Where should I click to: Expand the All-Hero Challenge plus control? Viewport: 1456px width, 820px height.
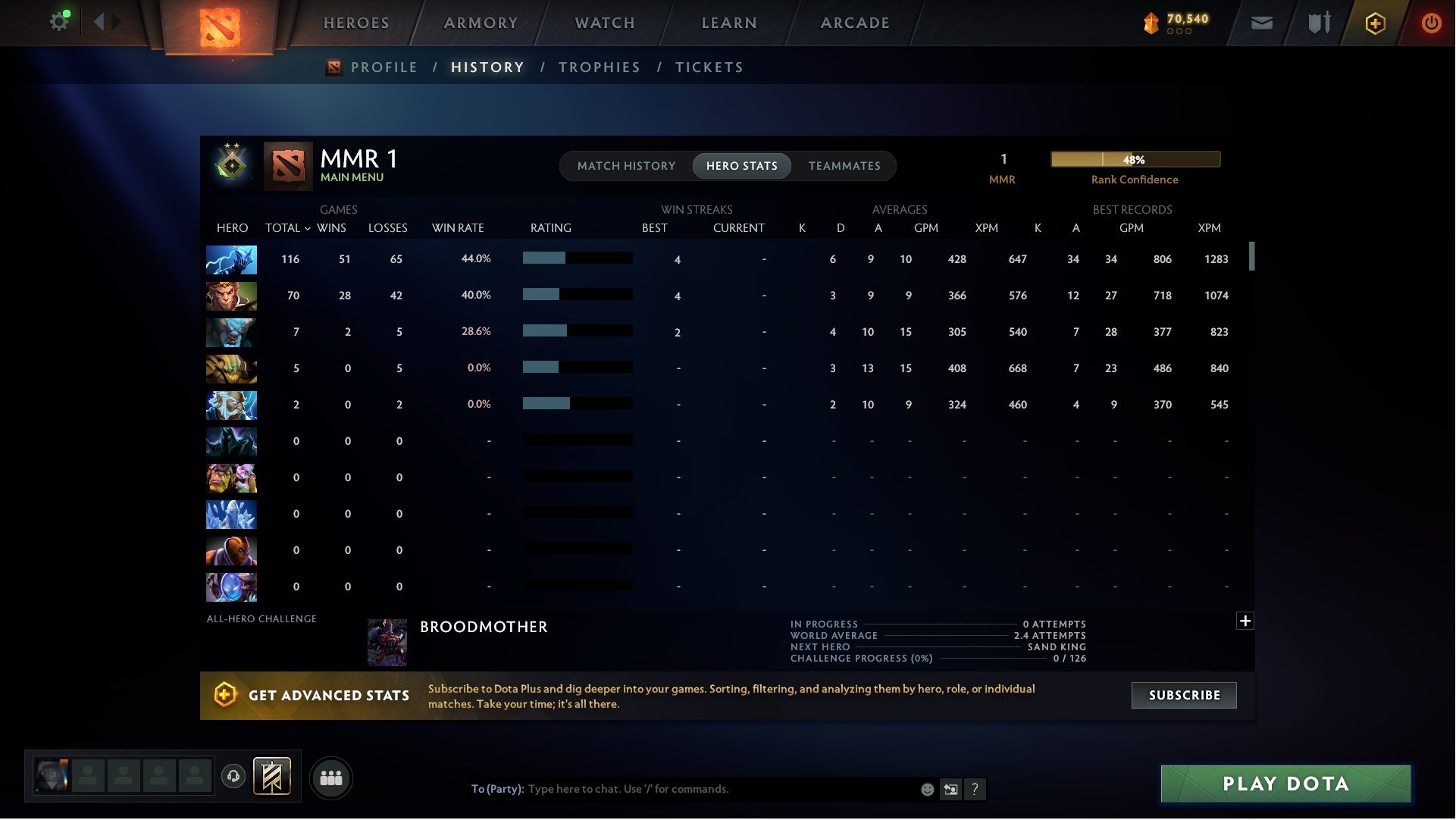click(x=1245, y=621)
